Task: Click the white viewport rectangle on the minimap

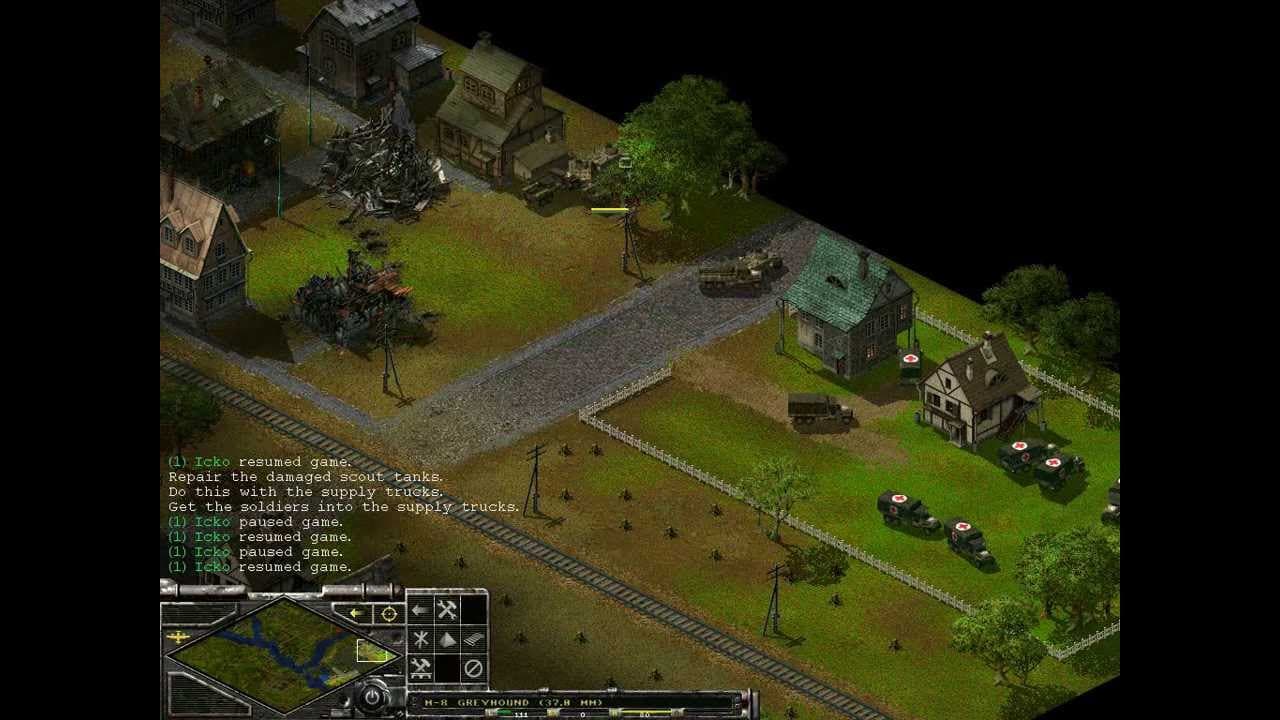Action: coord(371,650)
